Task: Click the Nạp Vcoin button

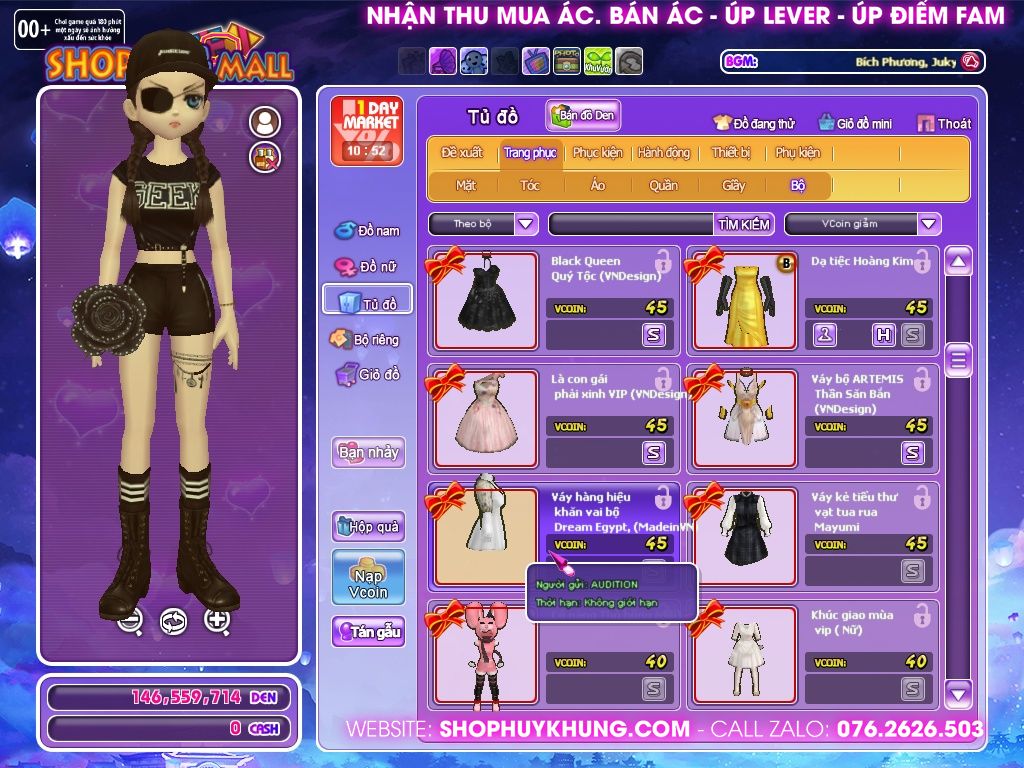Action: tap(368, 577)
